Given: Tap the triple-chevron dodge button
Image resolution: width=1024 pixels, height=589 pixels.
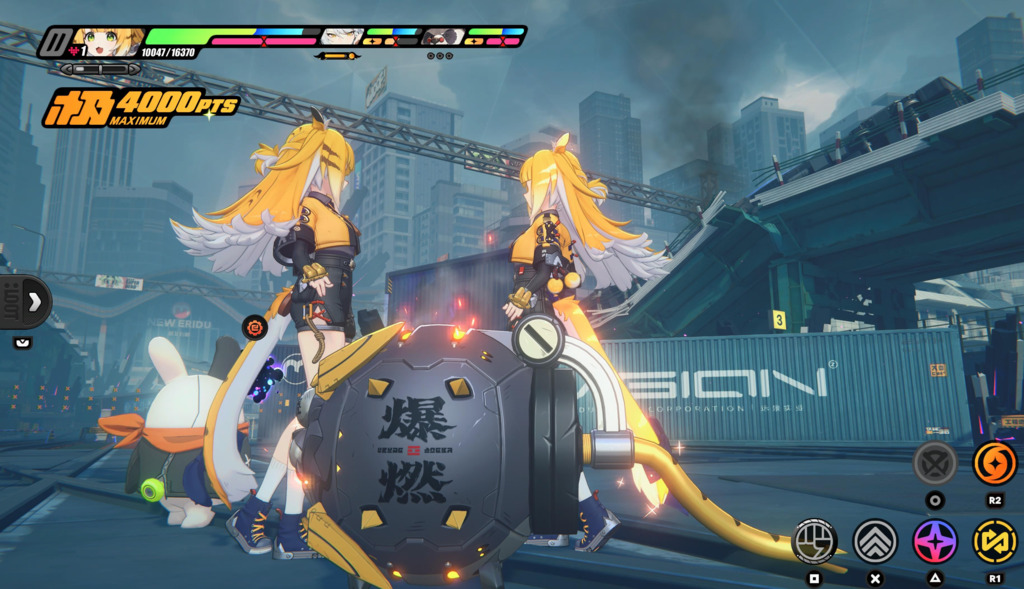Looking at the screenshot, I should (x=875, y=541).
